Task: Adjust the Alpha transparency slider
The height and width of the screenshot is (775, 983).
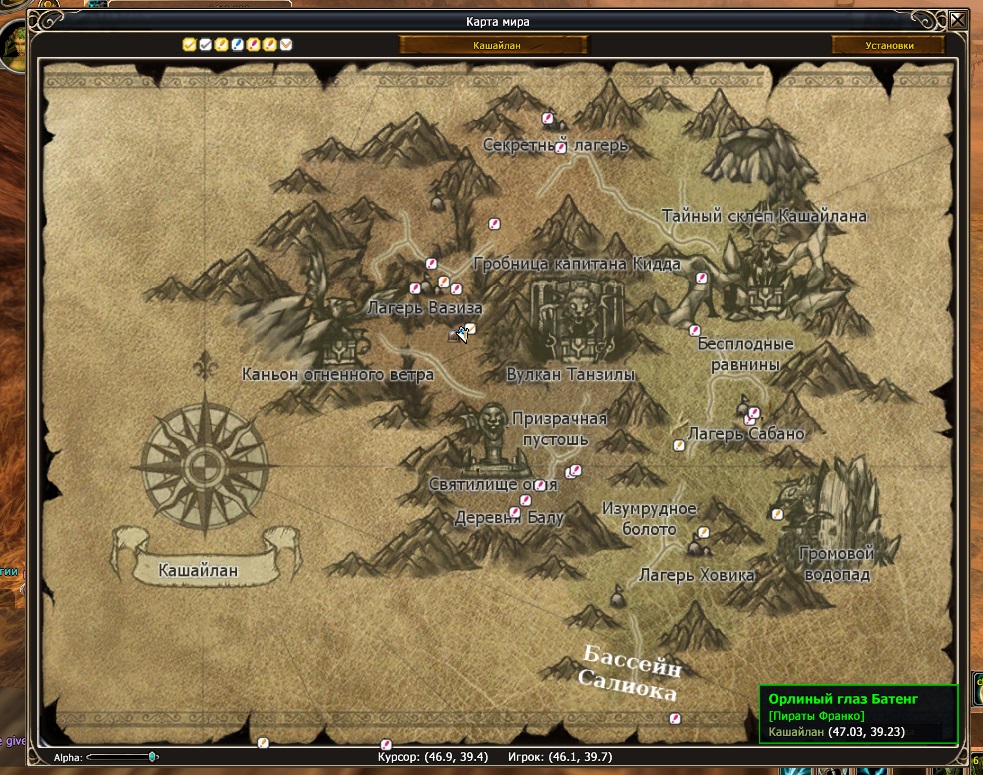Action: pyautogui.click(x=152, y=757)
